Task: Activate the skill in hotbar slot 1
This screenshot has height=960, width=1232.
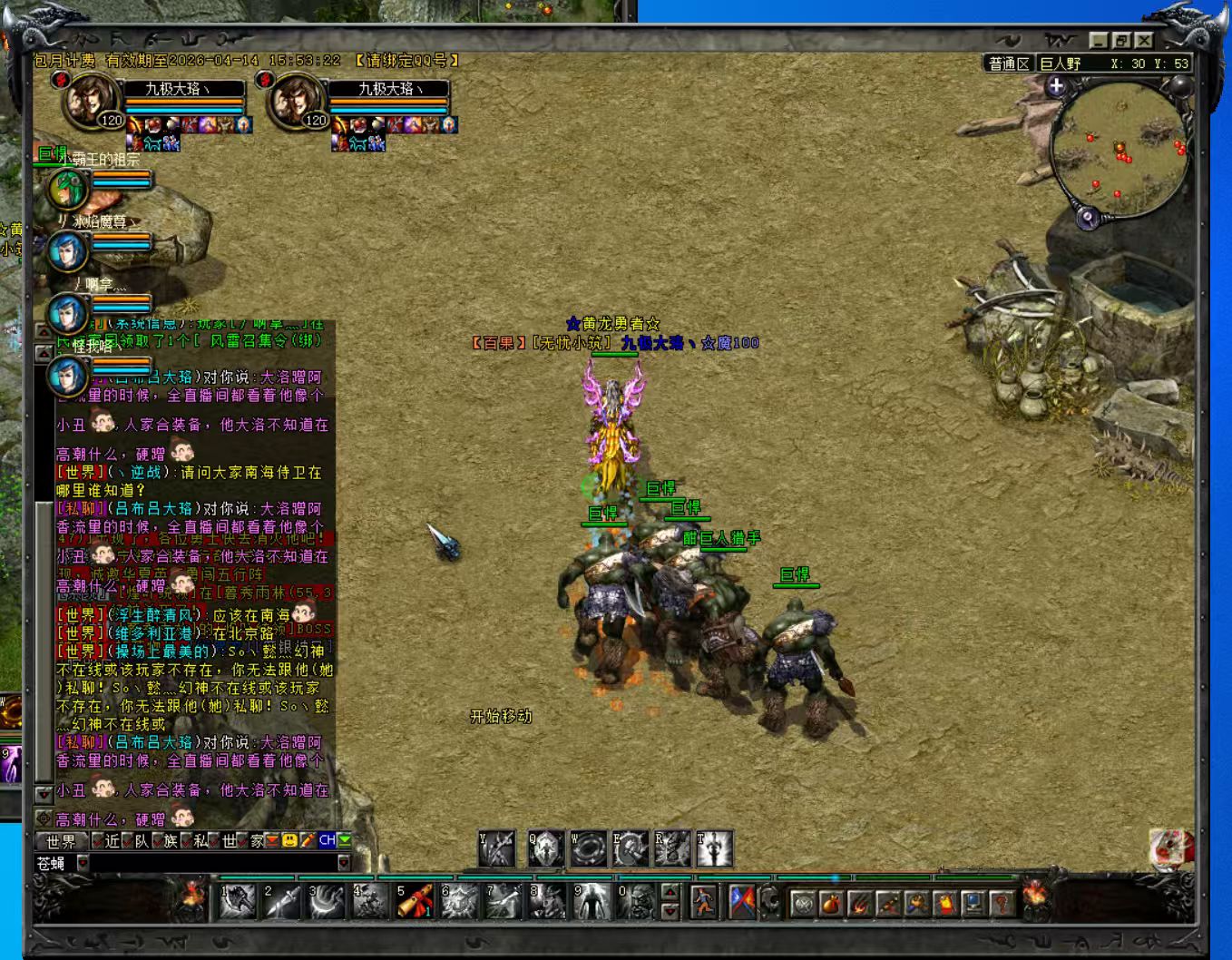Action: (238, 901)
